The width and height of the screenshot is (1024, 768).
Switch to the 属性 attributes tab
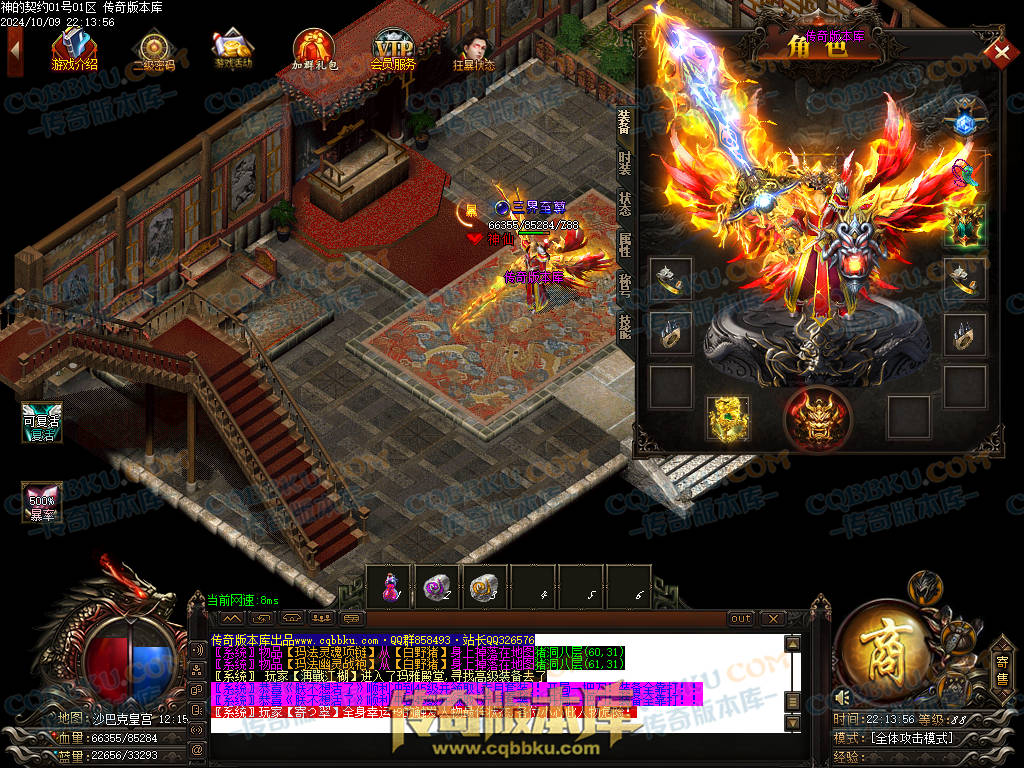click(x=624, y=246)
